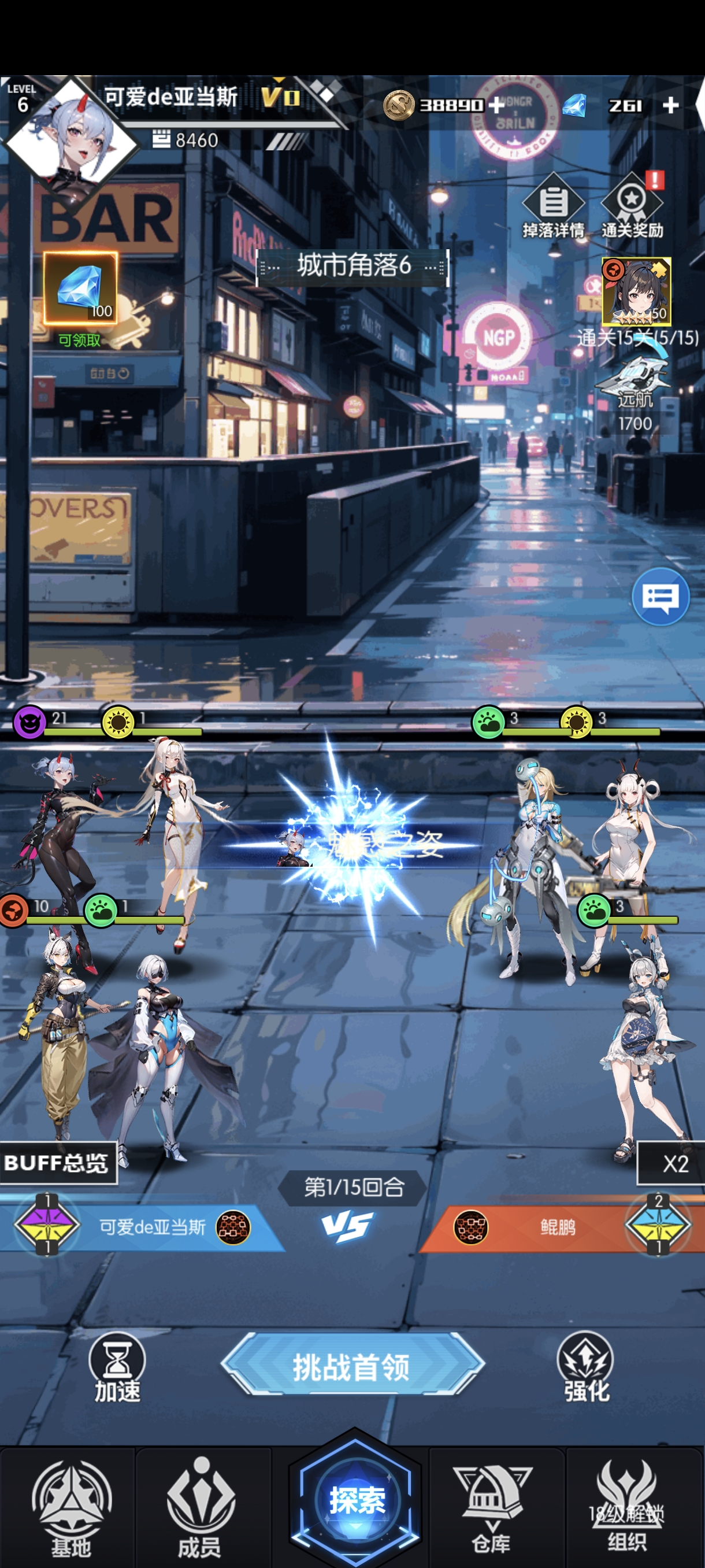Open the 远航 voyage ship icon
The height and width of the screenshot is (1568, 705).
click(633, 379)
